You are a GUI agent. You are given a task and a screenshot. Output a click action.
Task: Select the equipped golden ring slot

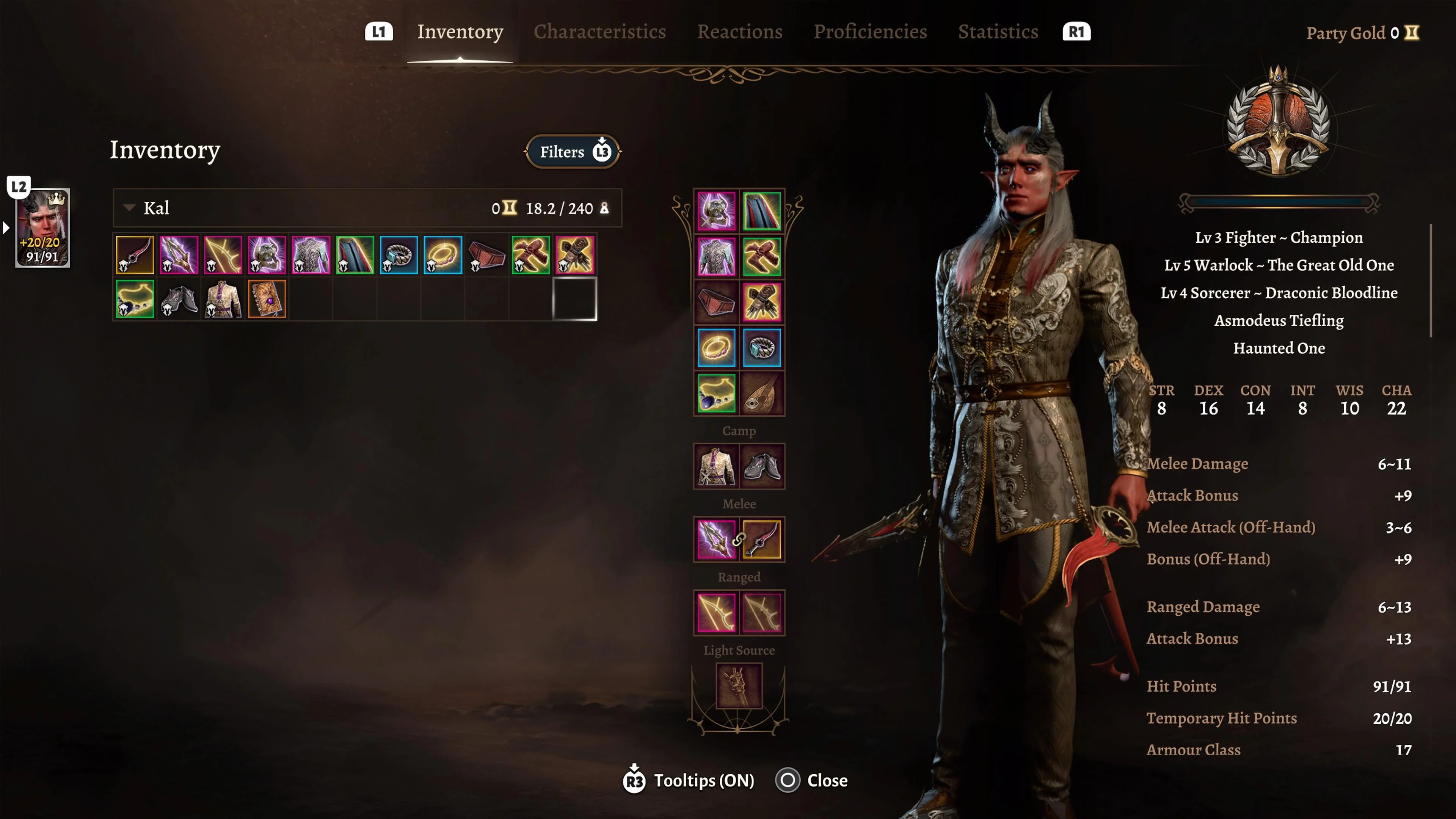click(716, 348)
